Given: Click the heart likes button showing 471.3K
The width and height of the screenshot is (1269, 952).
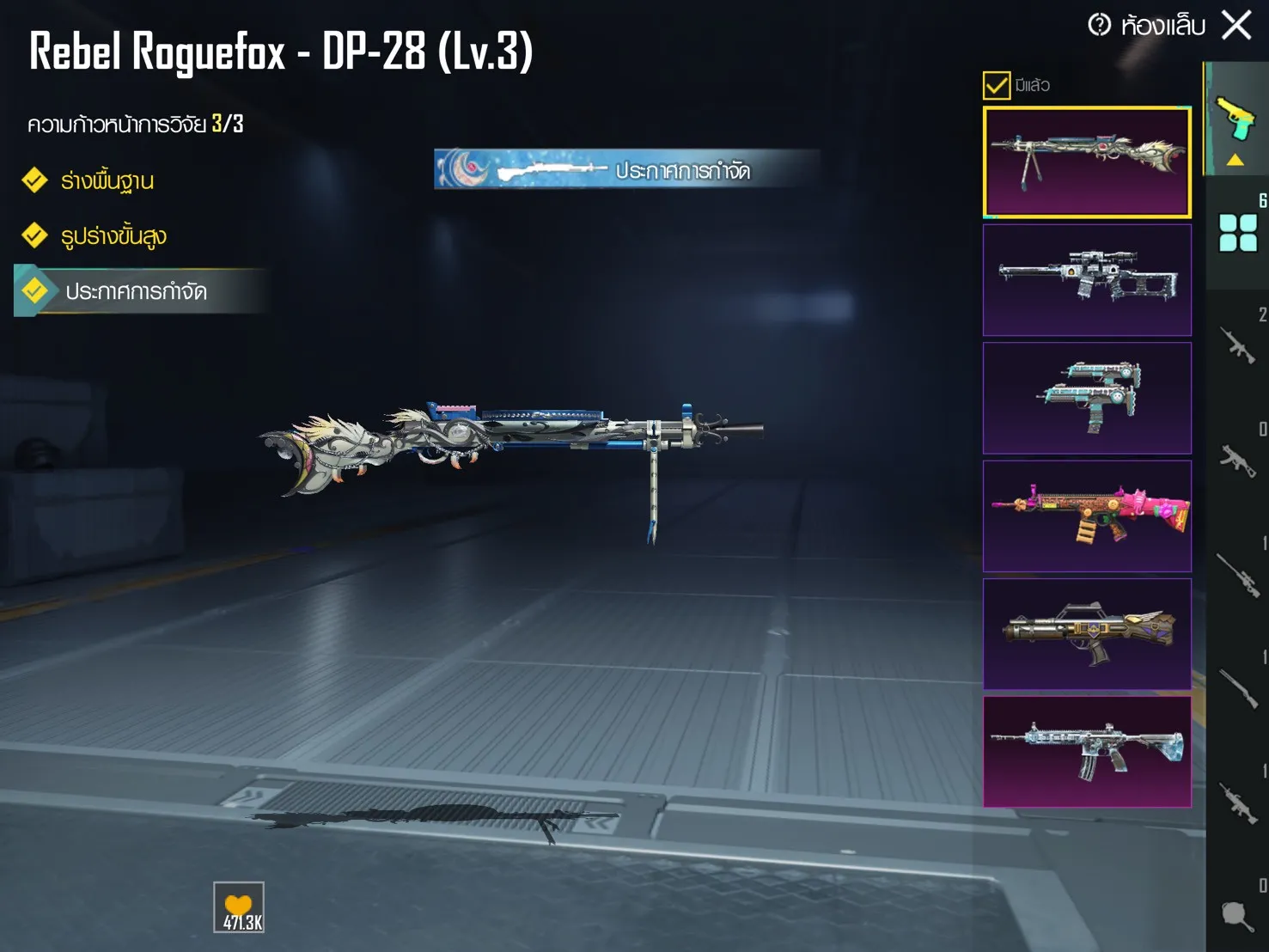Looking at the screenshot, I should click(239, 907).
